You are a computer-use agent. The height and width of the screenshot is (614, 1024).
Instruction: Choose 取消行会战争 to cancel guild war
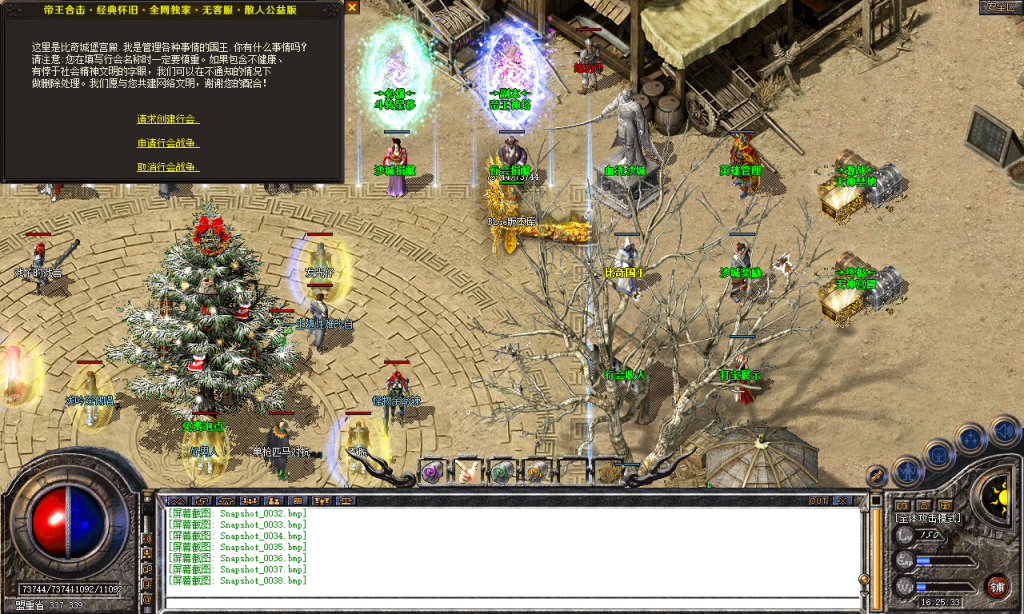pyautogui.click(x=167, y=167)
